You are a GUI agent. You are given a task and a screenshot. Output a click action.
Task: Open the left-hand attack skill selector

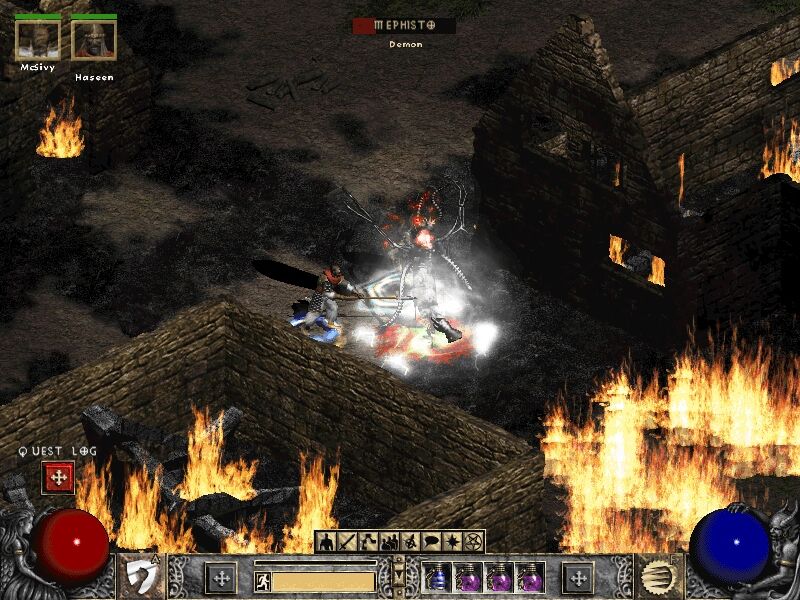[x=140, y=577]
